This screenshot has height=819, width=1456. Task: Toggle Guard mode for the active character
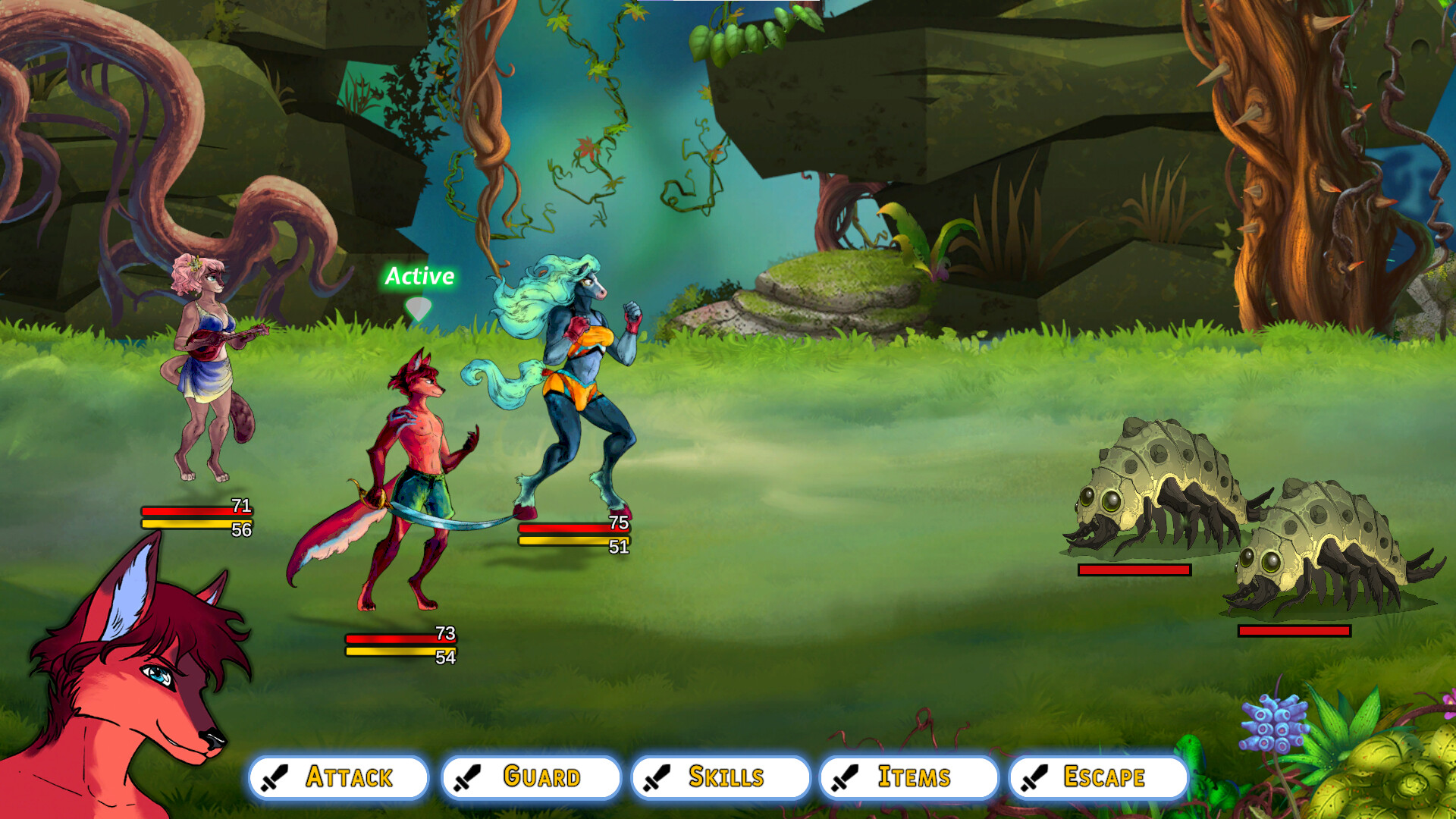tap(532, 777)
